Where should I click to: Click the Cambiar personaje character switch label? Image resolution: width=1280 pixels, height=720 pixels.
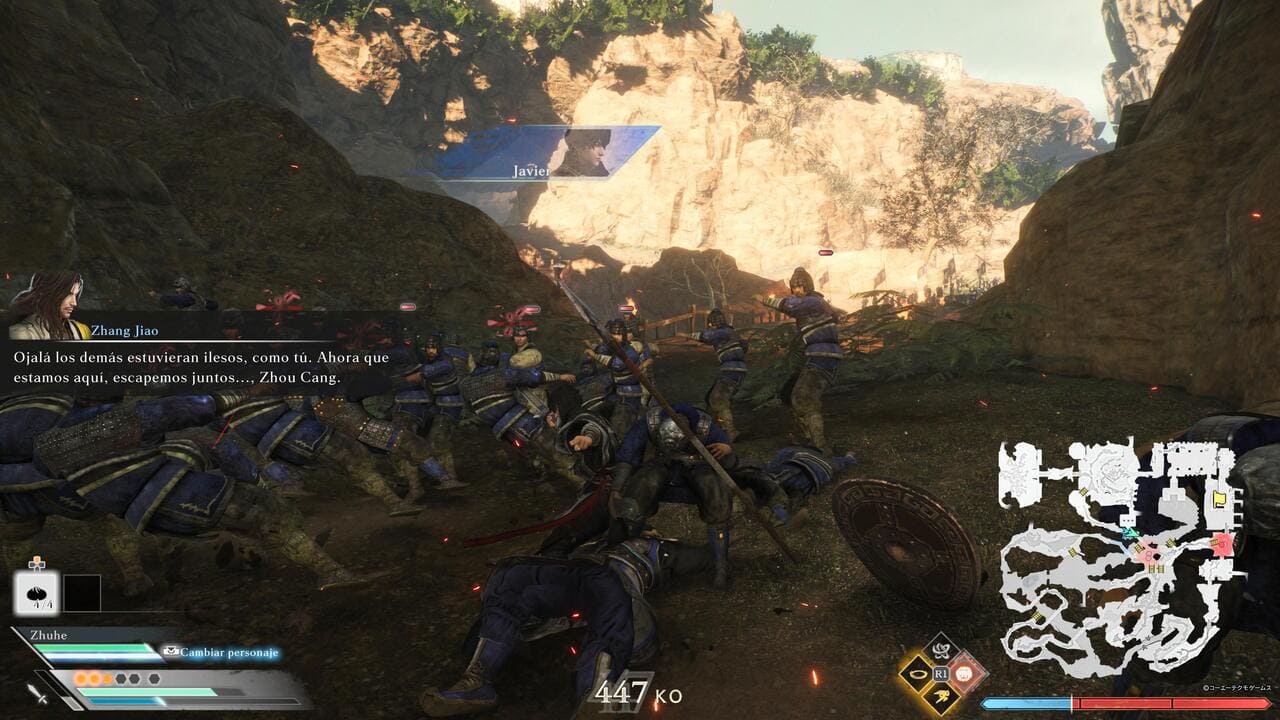(229, 653)
